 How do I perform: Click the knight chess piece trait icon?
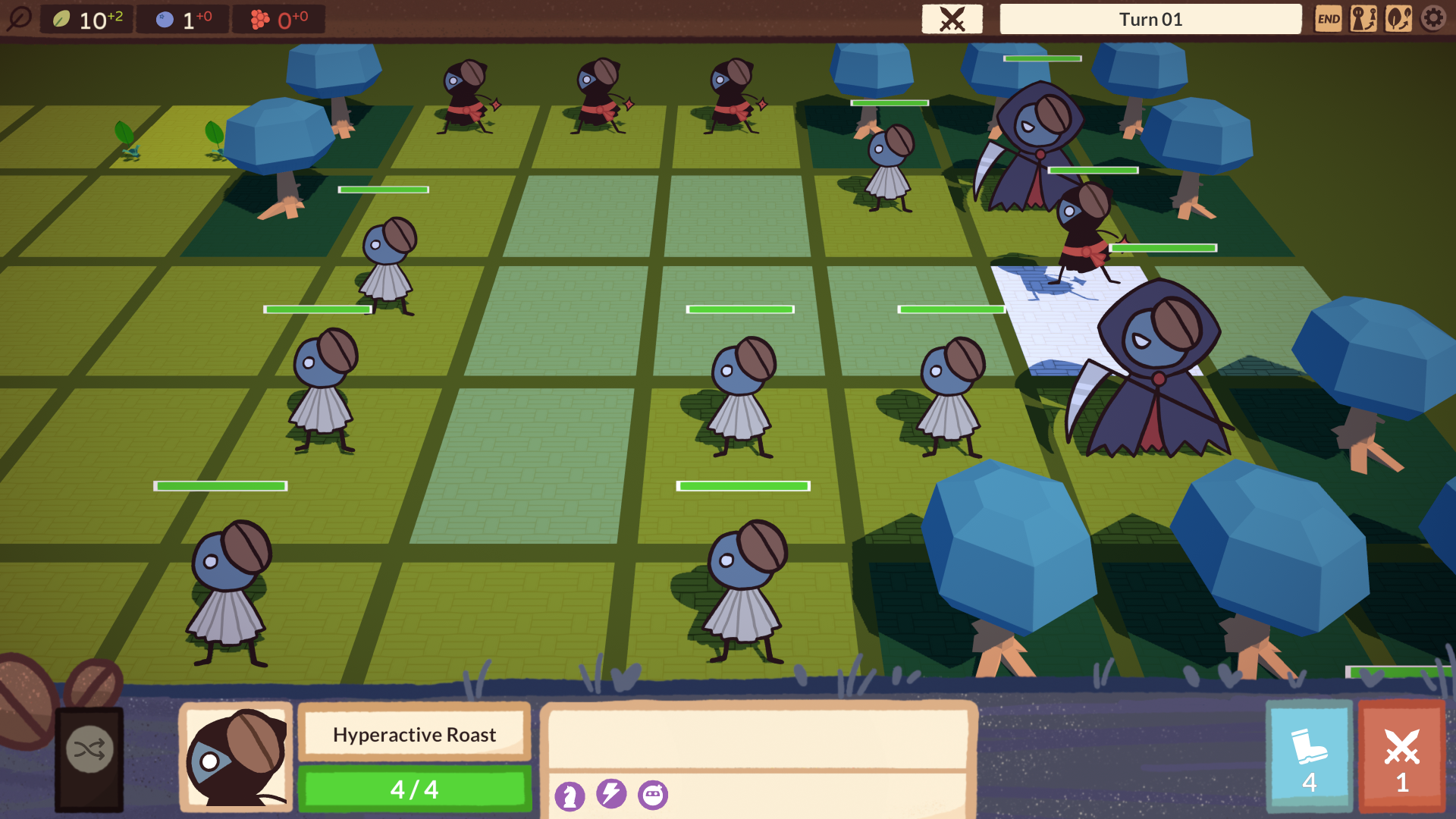(571, 795)
